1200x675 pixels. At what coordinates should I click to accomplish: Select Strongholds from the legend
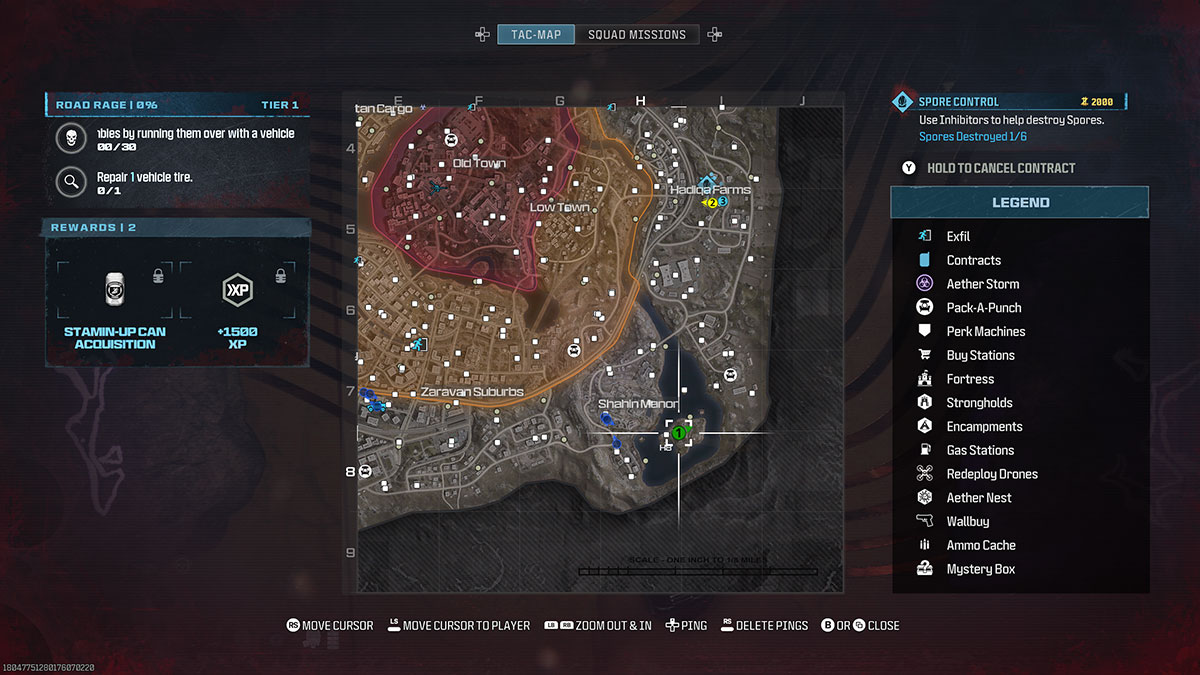click(979, 403)
